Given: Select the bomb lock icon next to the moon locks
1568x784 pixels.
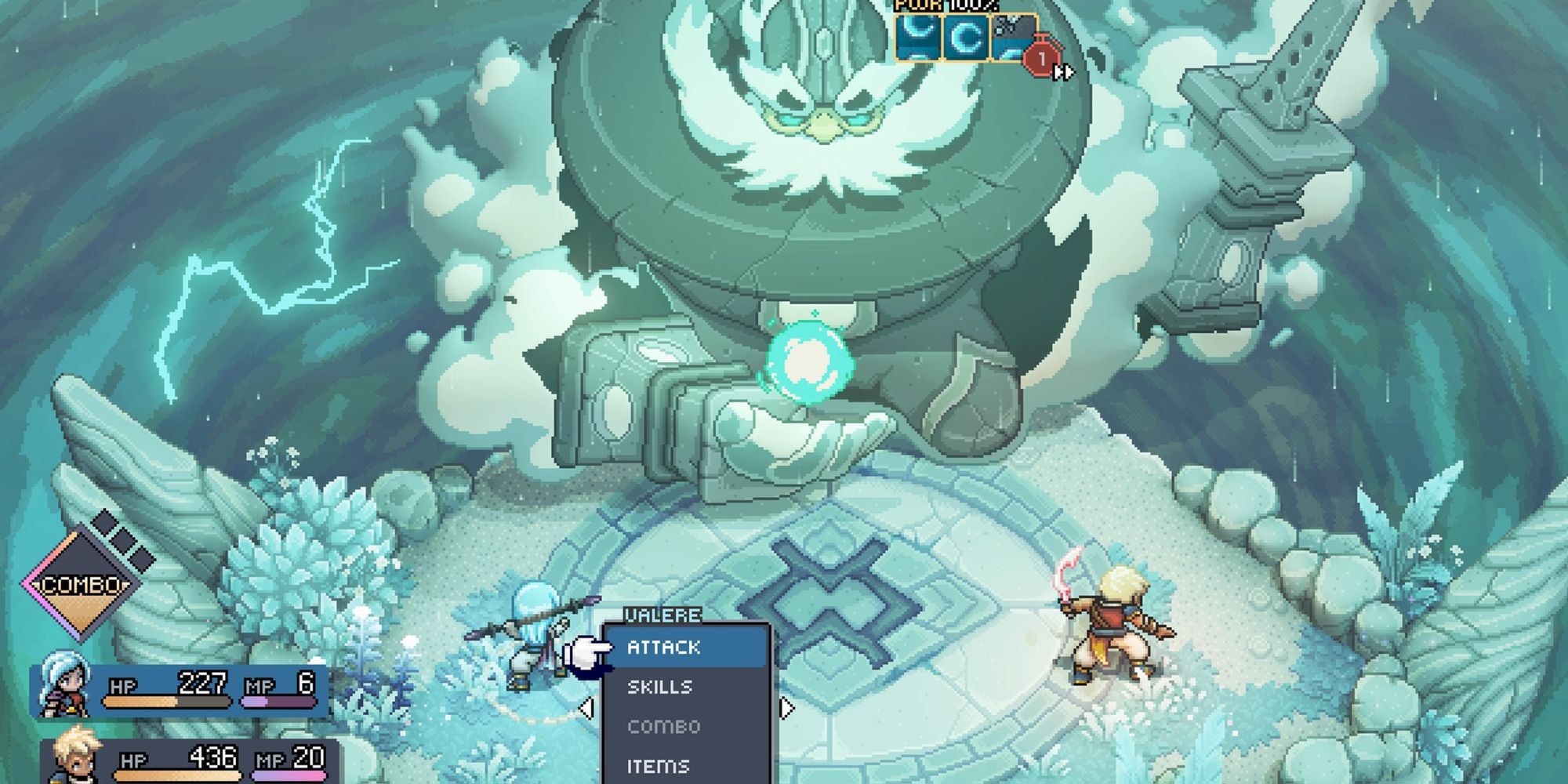Looking at the screenshot, I should click(x=1013, y=37).
